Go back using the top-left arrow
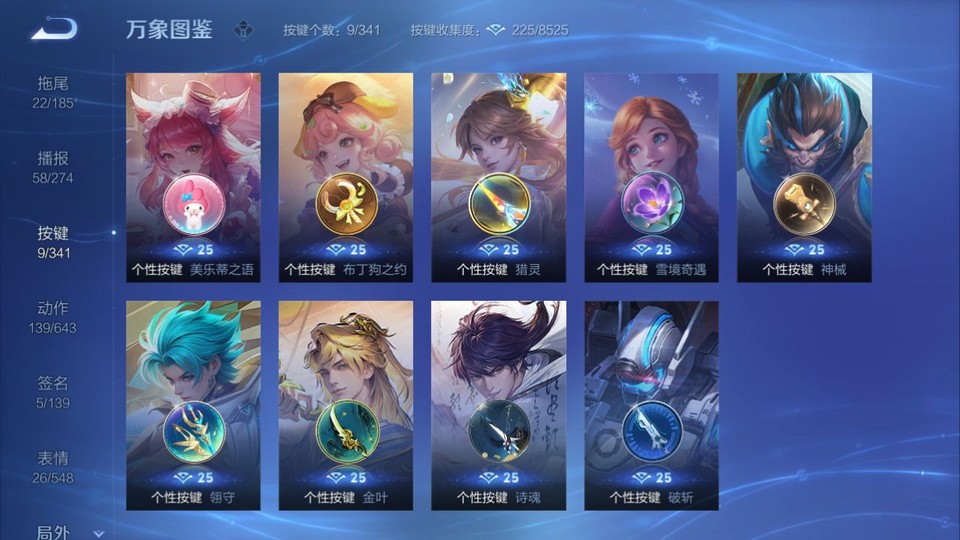The height and width of the screenshot is (540, 960). [53, 29]
